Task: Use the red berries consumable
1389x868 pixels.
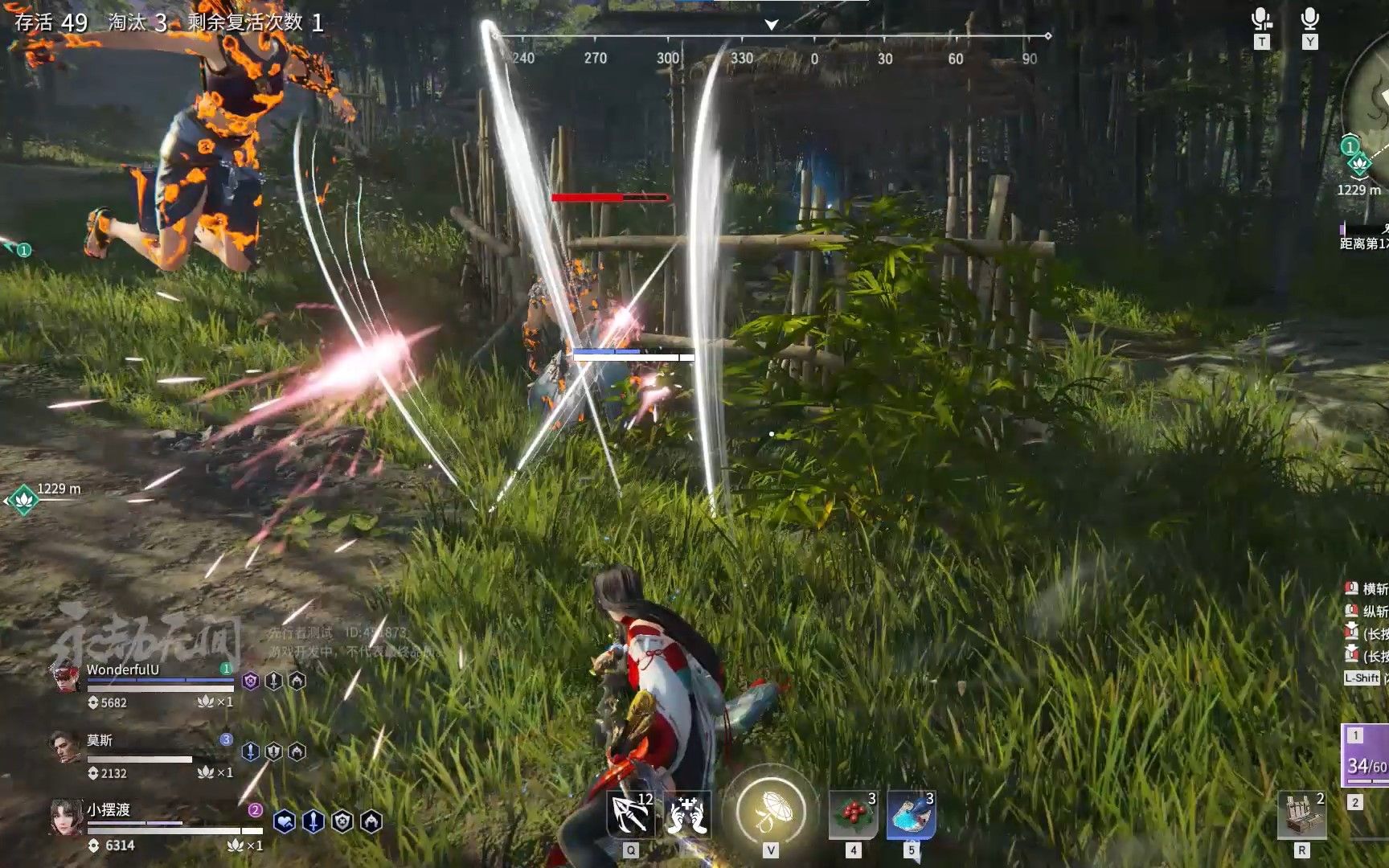Action: click(x=854, y=815)
